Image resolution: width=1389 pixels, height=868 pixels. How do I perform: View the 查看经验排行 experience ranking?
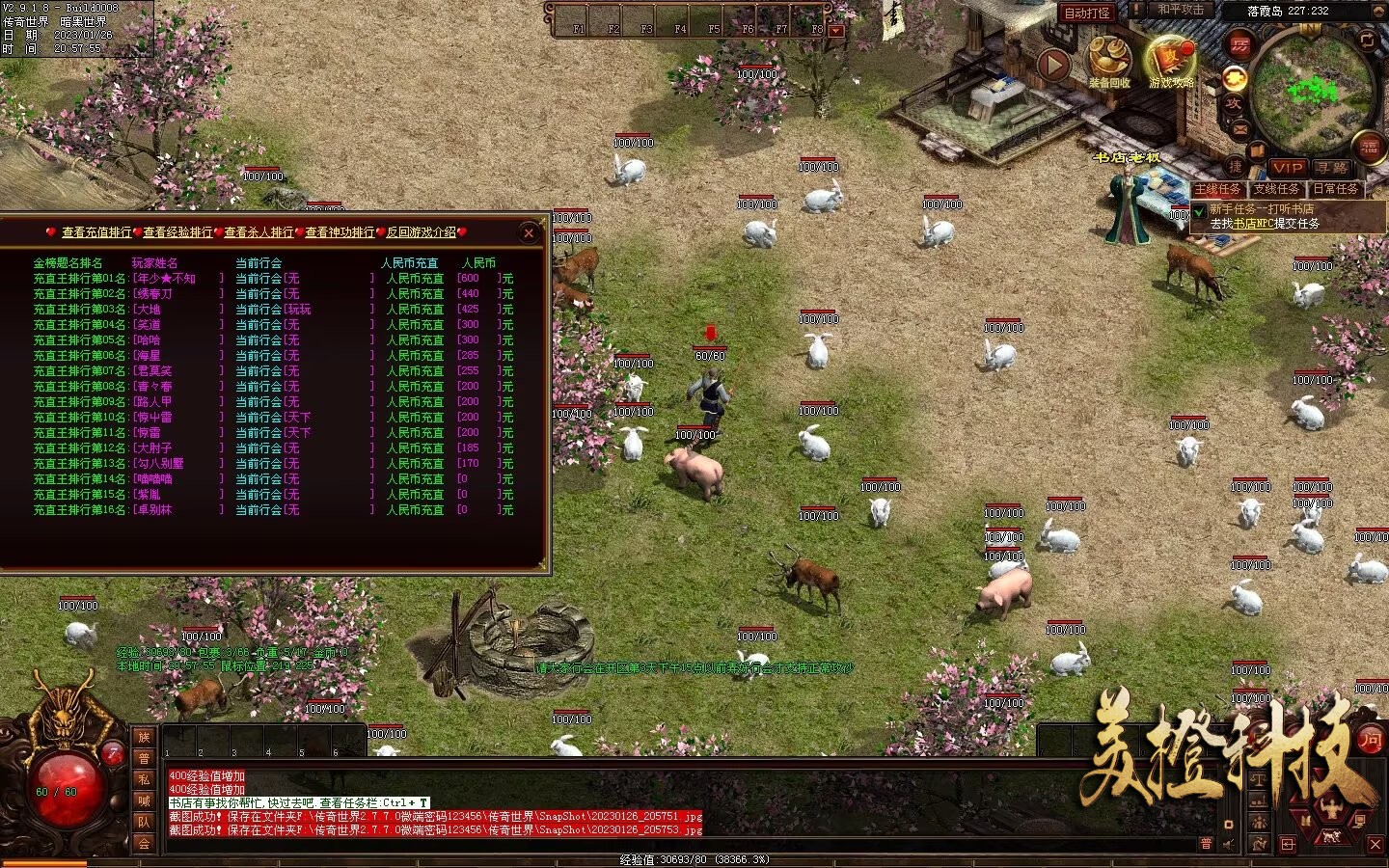pos(177,232)
